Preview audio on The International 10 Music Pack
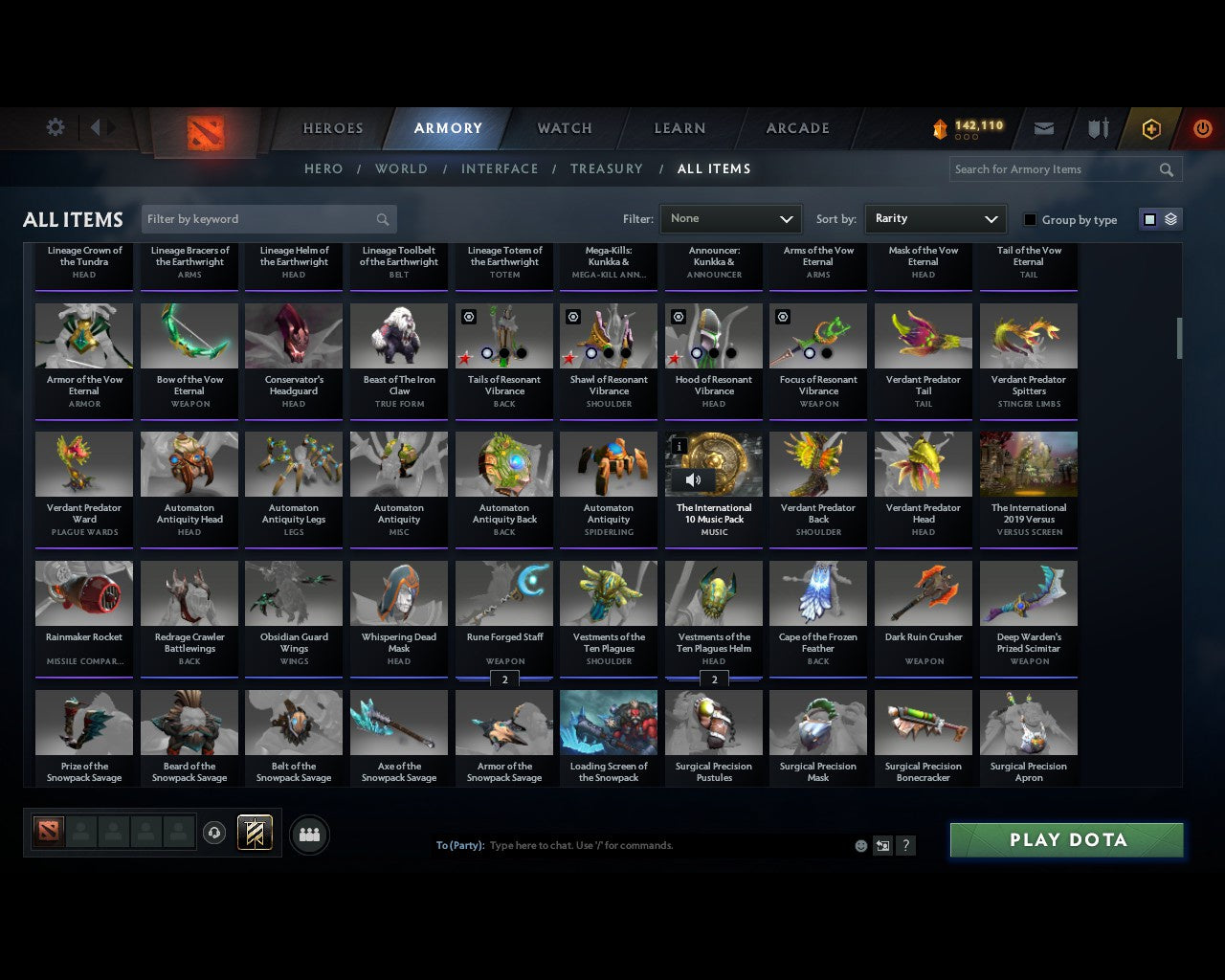The width and height of the screenshot is (1225, 980). click(x=694, y=480)
